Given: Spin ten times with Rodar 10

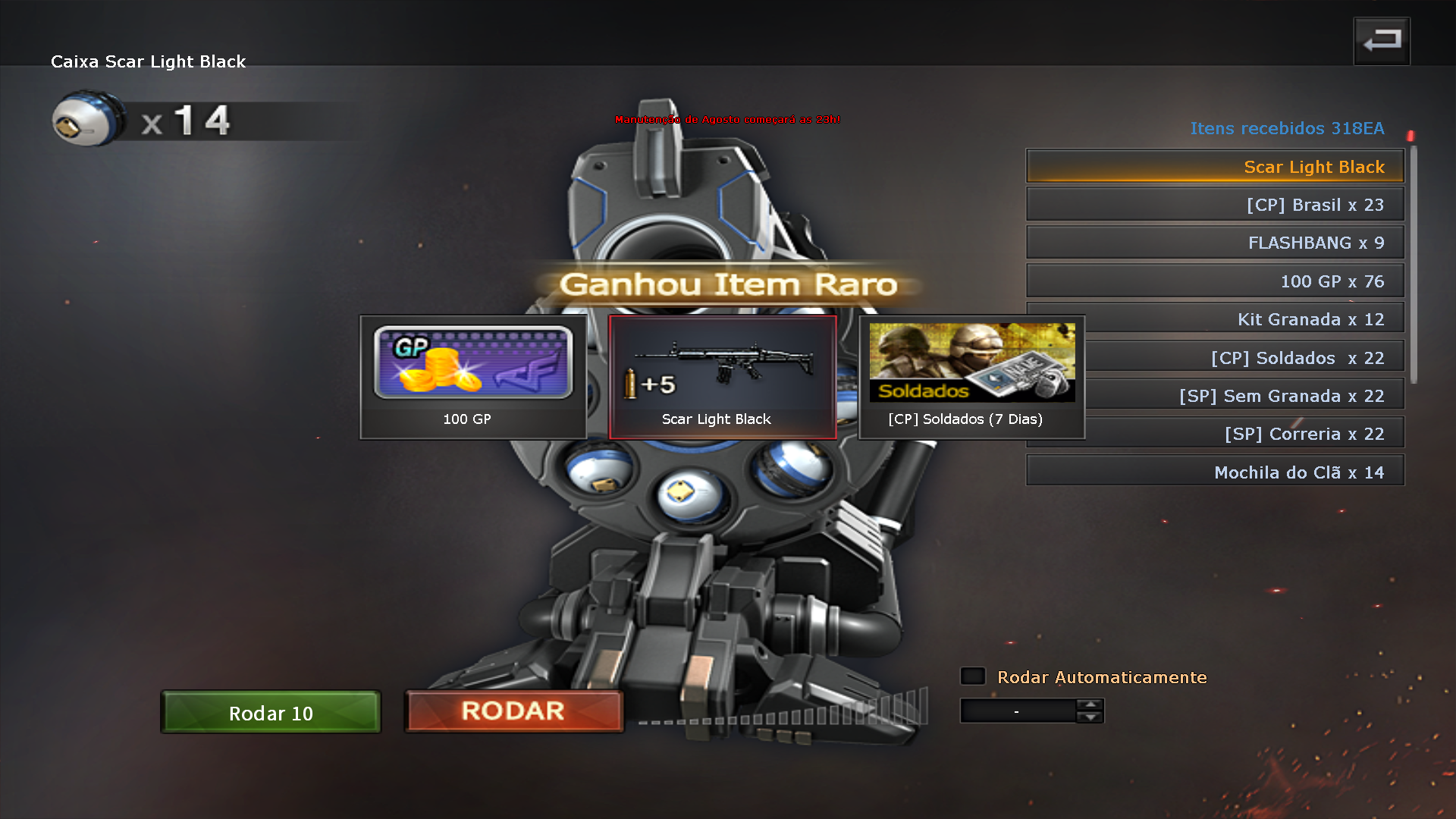Looking at the screenshot, I should (271, 713).
